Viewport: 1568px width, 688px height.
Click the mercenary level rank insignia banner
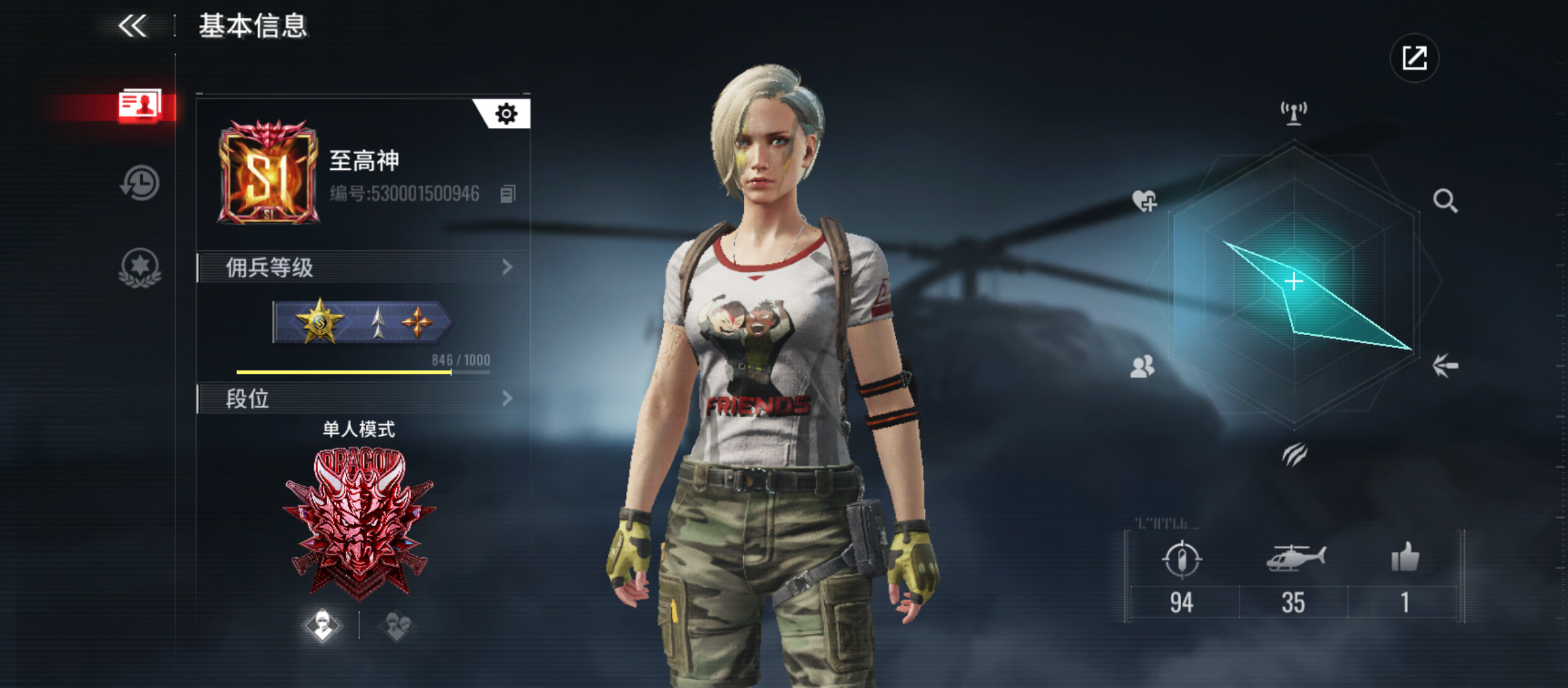361,322
